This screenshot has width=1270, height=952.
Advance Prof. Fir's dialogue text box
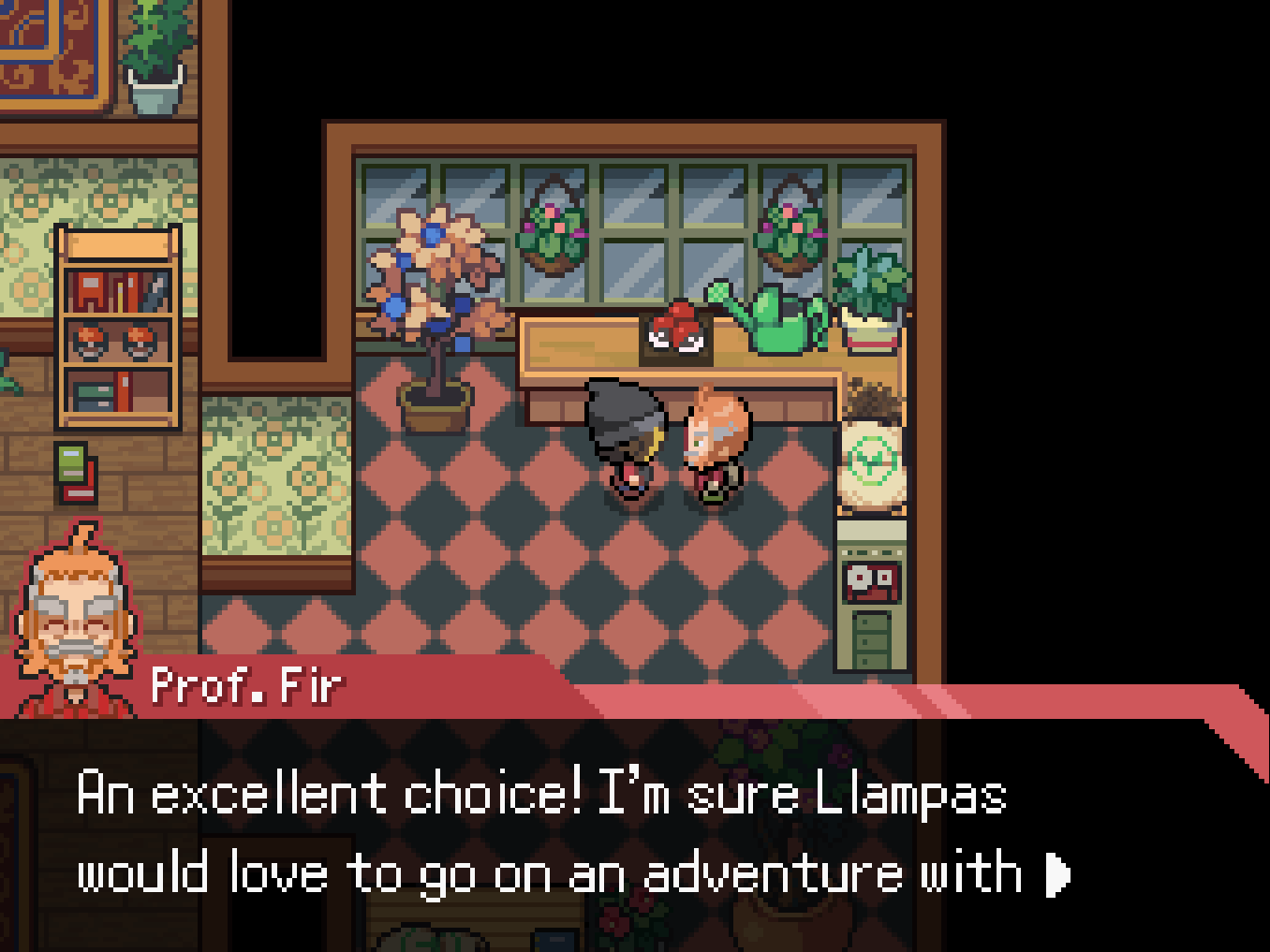(599, 833)
